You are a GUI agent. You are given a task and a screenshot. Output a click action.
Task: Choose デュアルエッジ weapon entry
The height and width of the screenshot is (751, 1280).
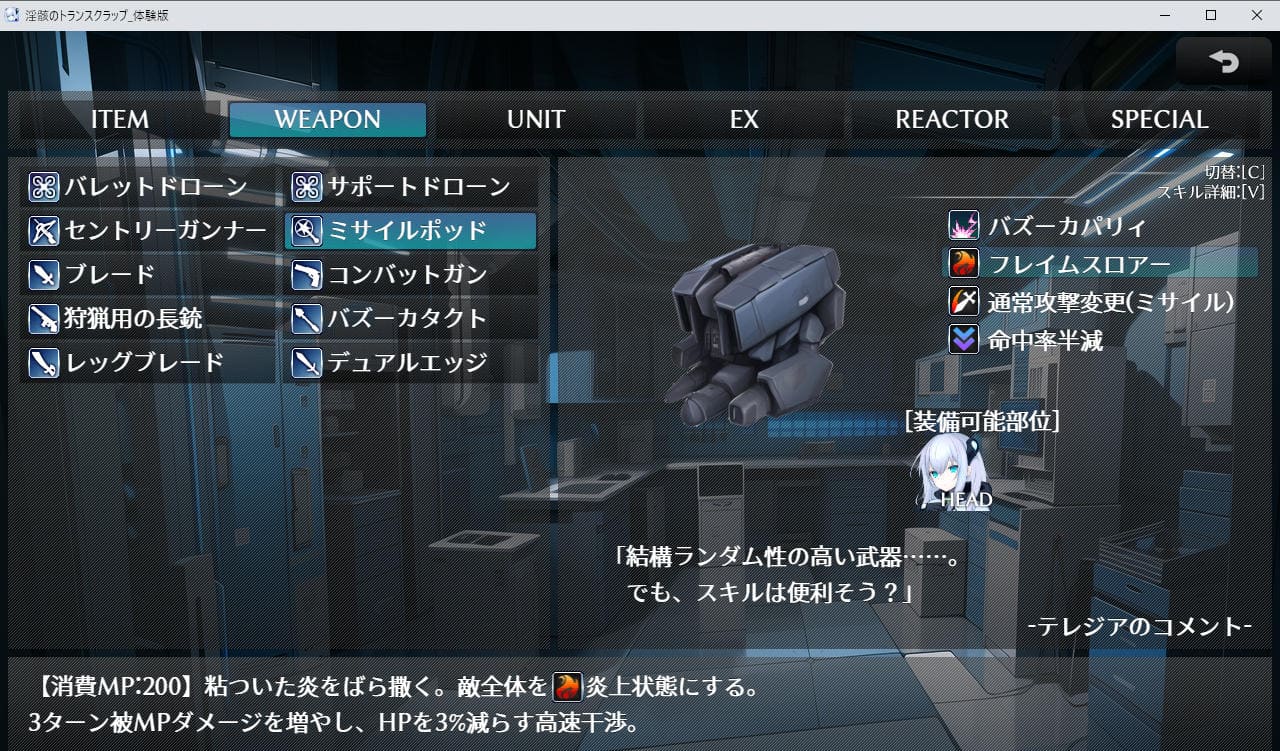click(x=411, y=363)
